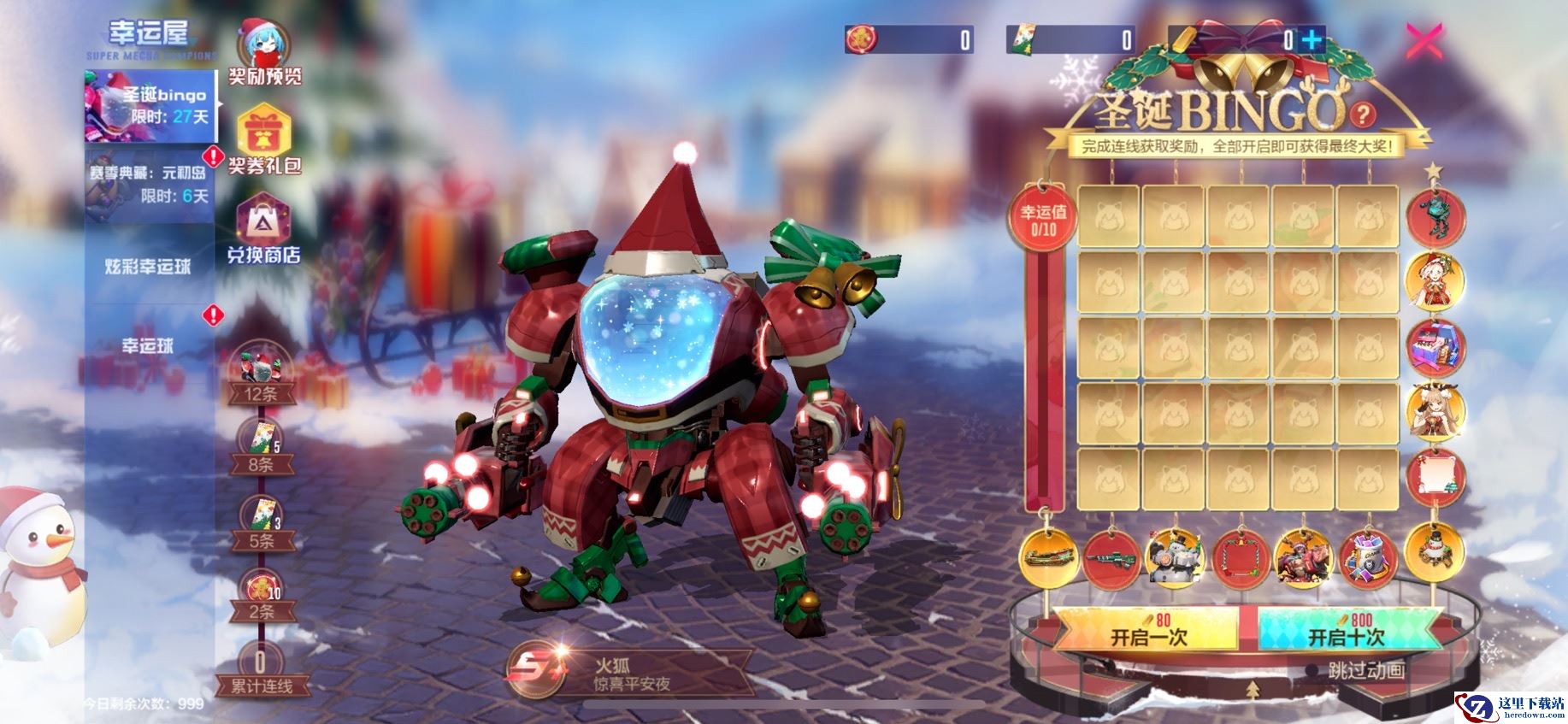The height and width of the screenshot is (724, 1568).
Task: Open the 兑换商店 exchange shop
Action: [263, 229]
